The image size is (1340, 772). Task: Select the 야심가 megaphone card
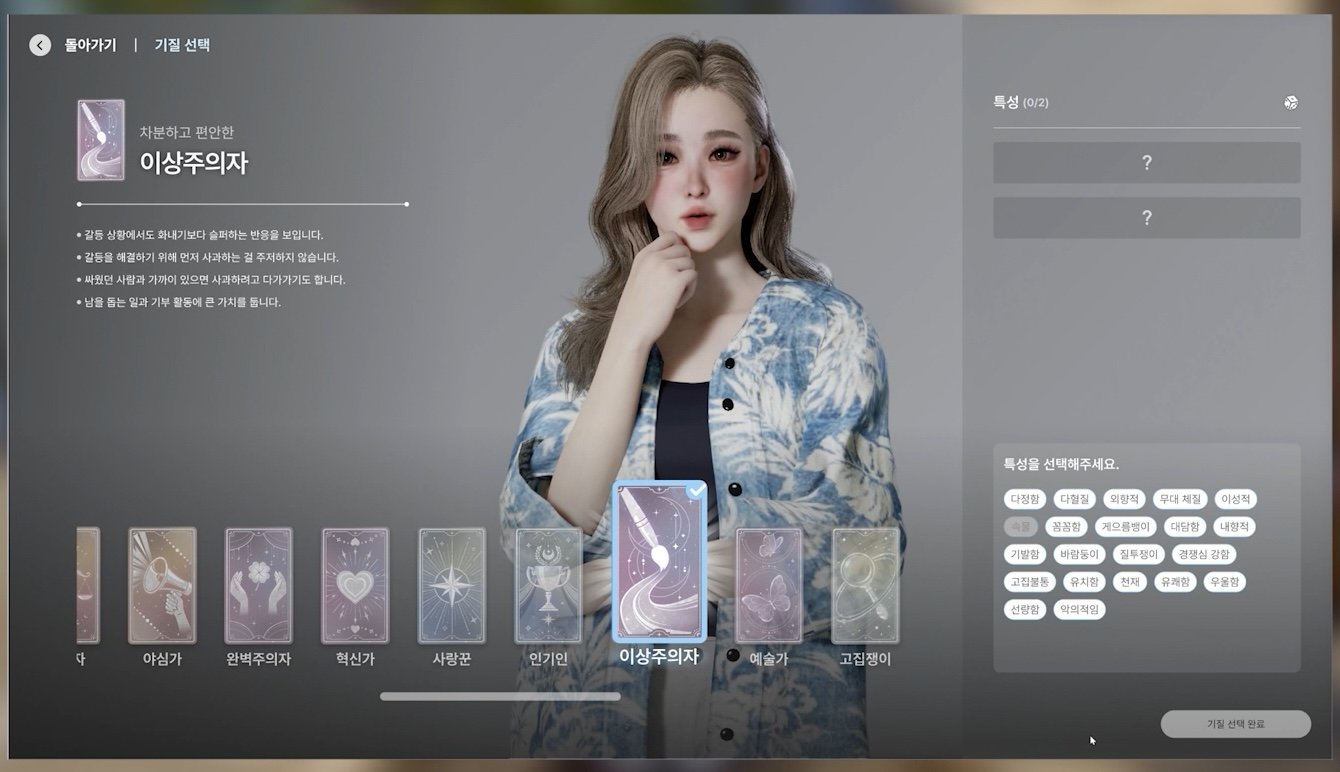tap(162, 585)
